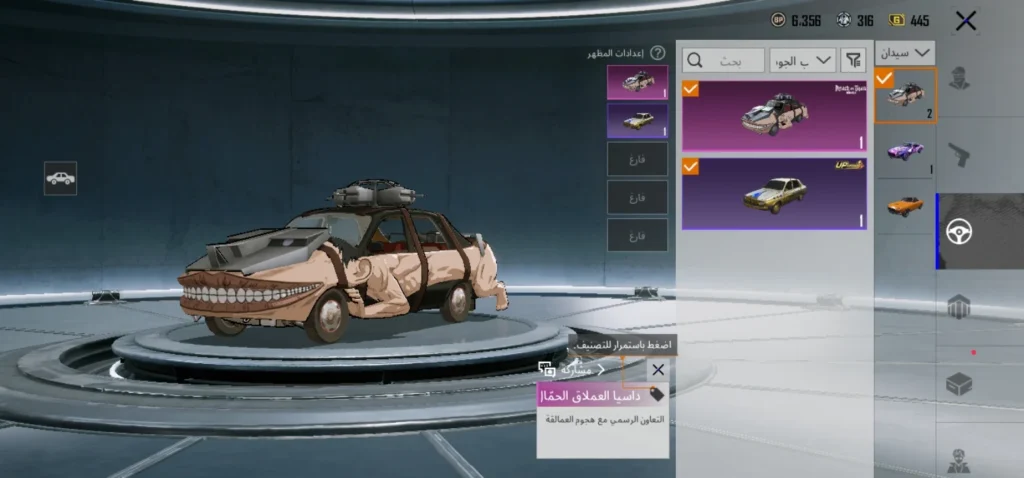The width and height of the screenshot is (1024, 478).
Task: Choose the gold UP Dacia skin card
Action: (x=775, y=193)
